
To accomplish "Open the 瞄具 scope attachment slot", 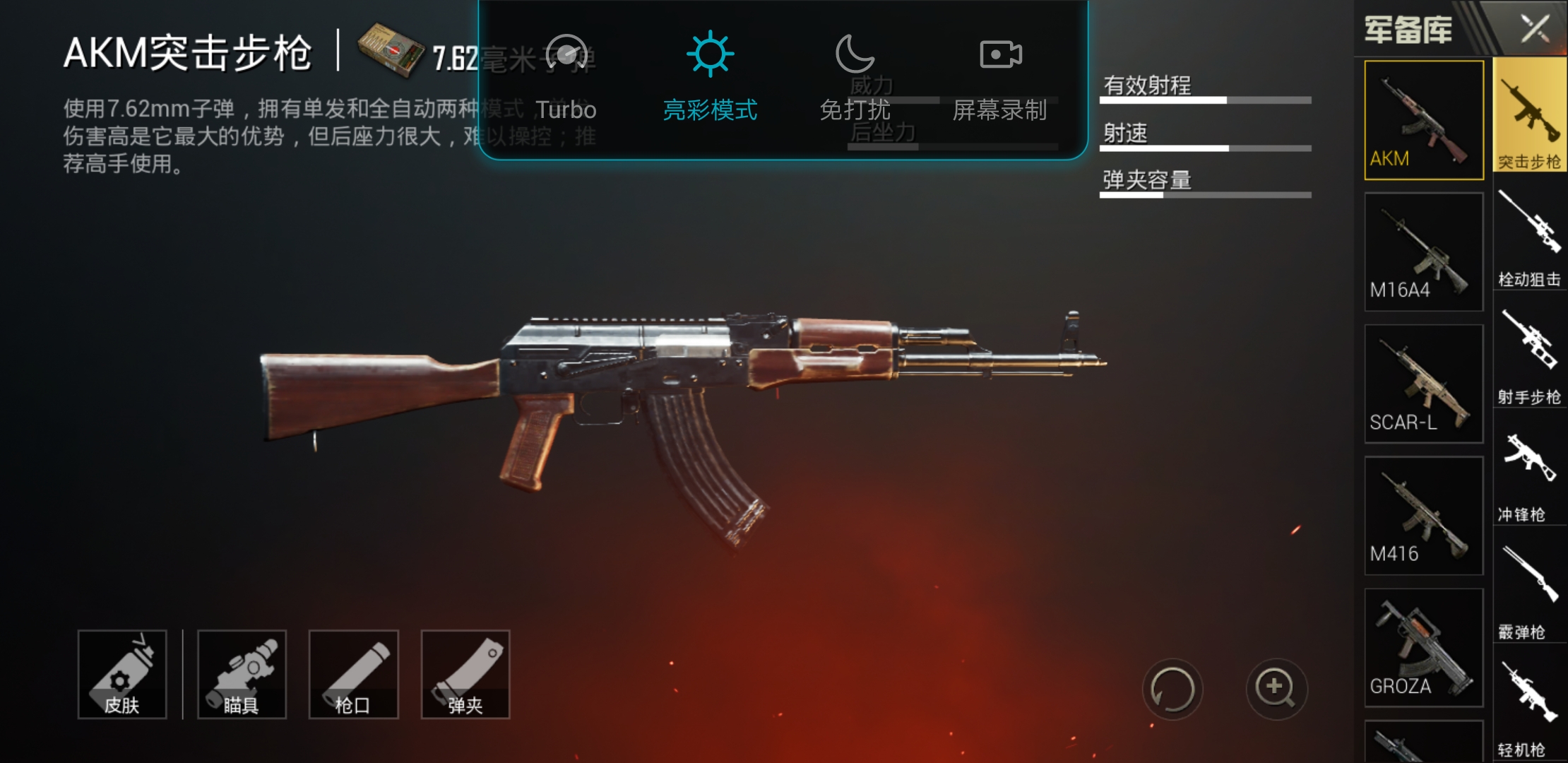I will tap(242, 674).
